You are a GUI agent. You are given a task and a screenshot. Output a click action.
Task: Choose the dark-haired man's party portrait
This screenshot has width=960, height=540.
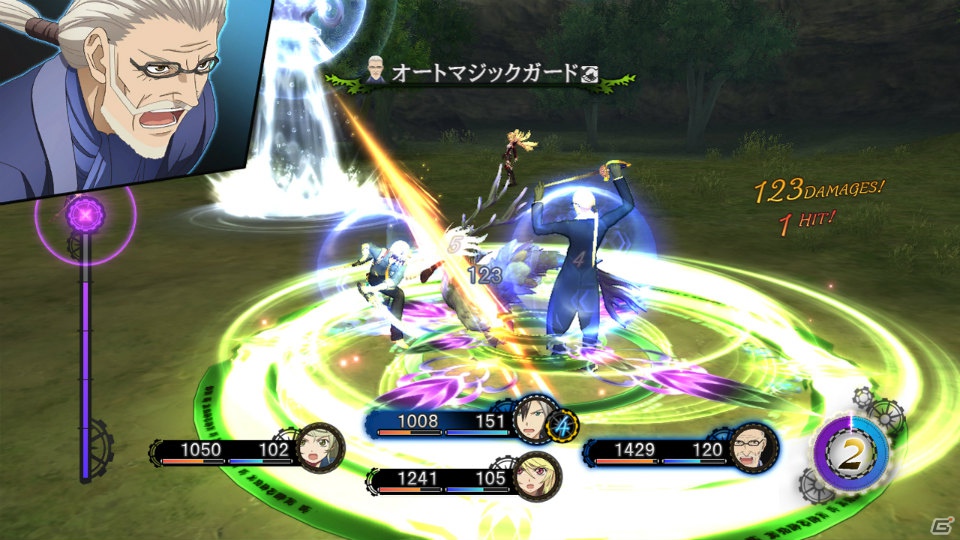tap(536, 423)
